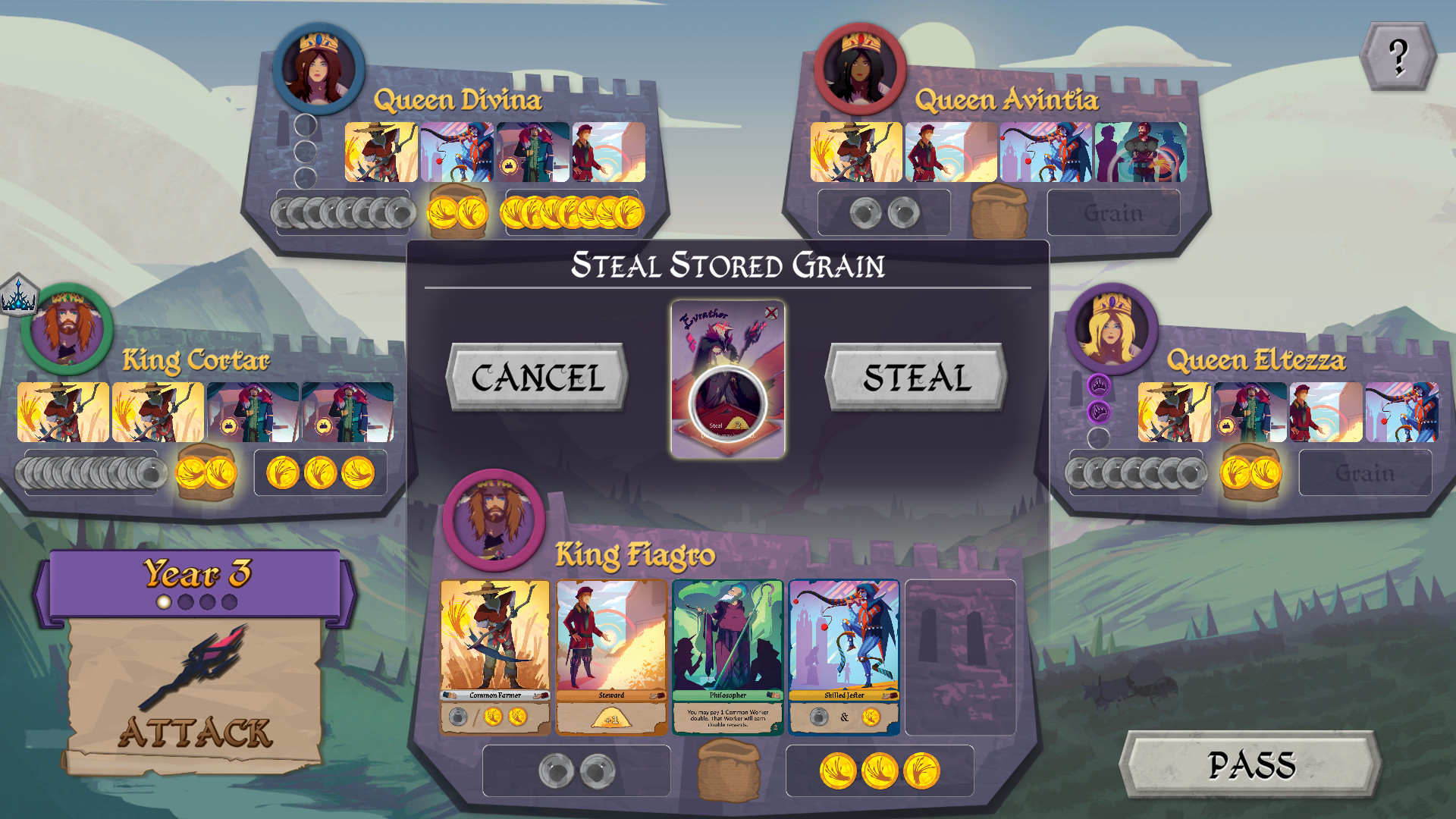The image size is (1456, 819).
Task: Select the Steward card
Action: (x=612, y=656)
